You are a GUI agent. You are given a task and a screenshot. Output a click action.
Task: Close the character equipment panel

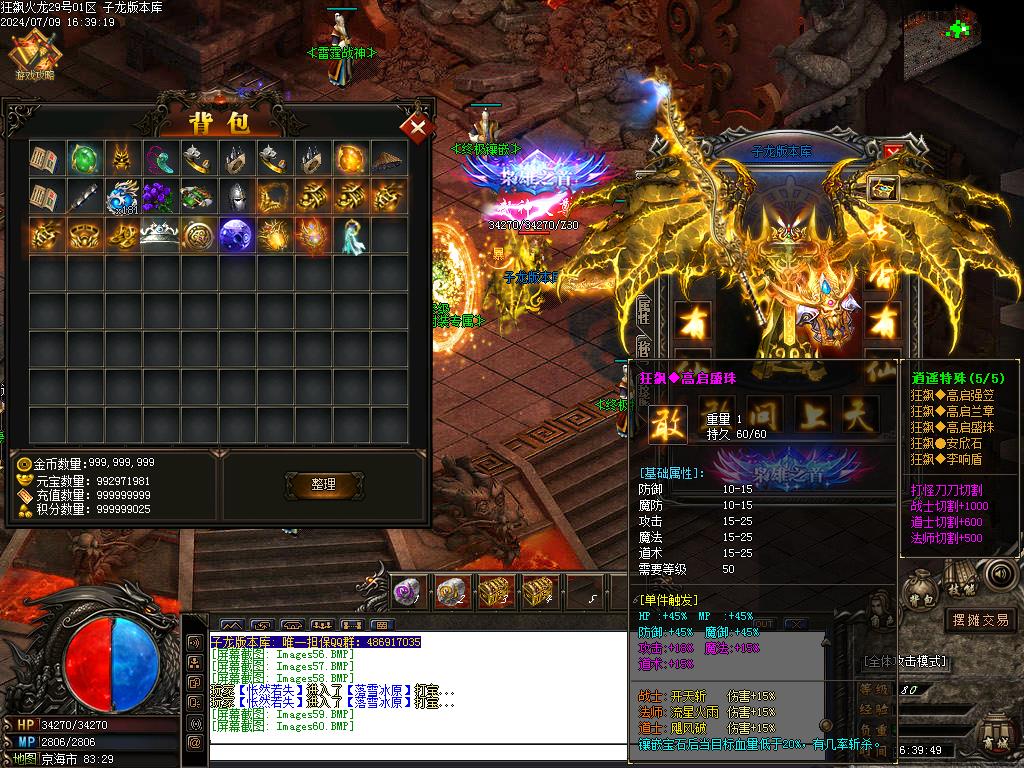[x=893, y=151]
